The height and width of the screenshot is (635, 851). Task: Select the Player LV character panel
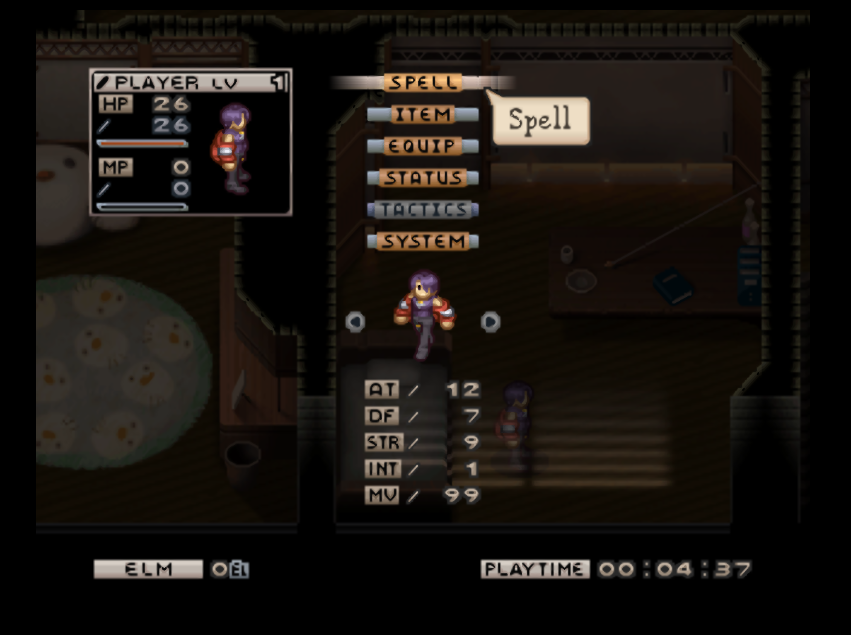(x=190, y=142)
